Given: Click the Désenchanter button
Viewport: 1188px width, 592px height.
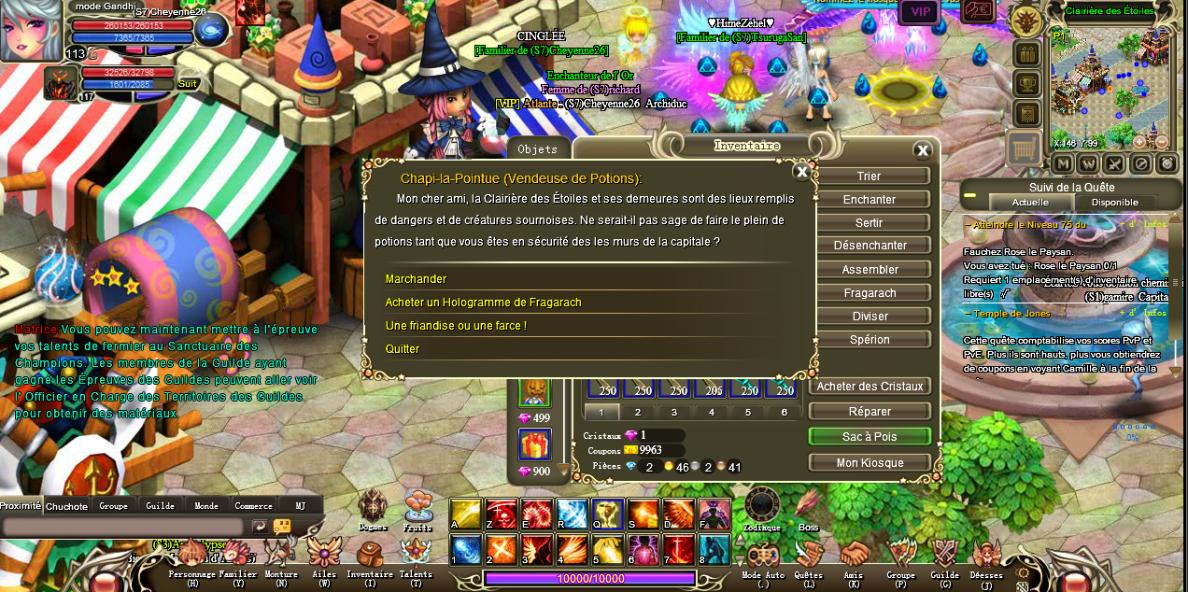Looking at the screenshot, I should (869, 246).
